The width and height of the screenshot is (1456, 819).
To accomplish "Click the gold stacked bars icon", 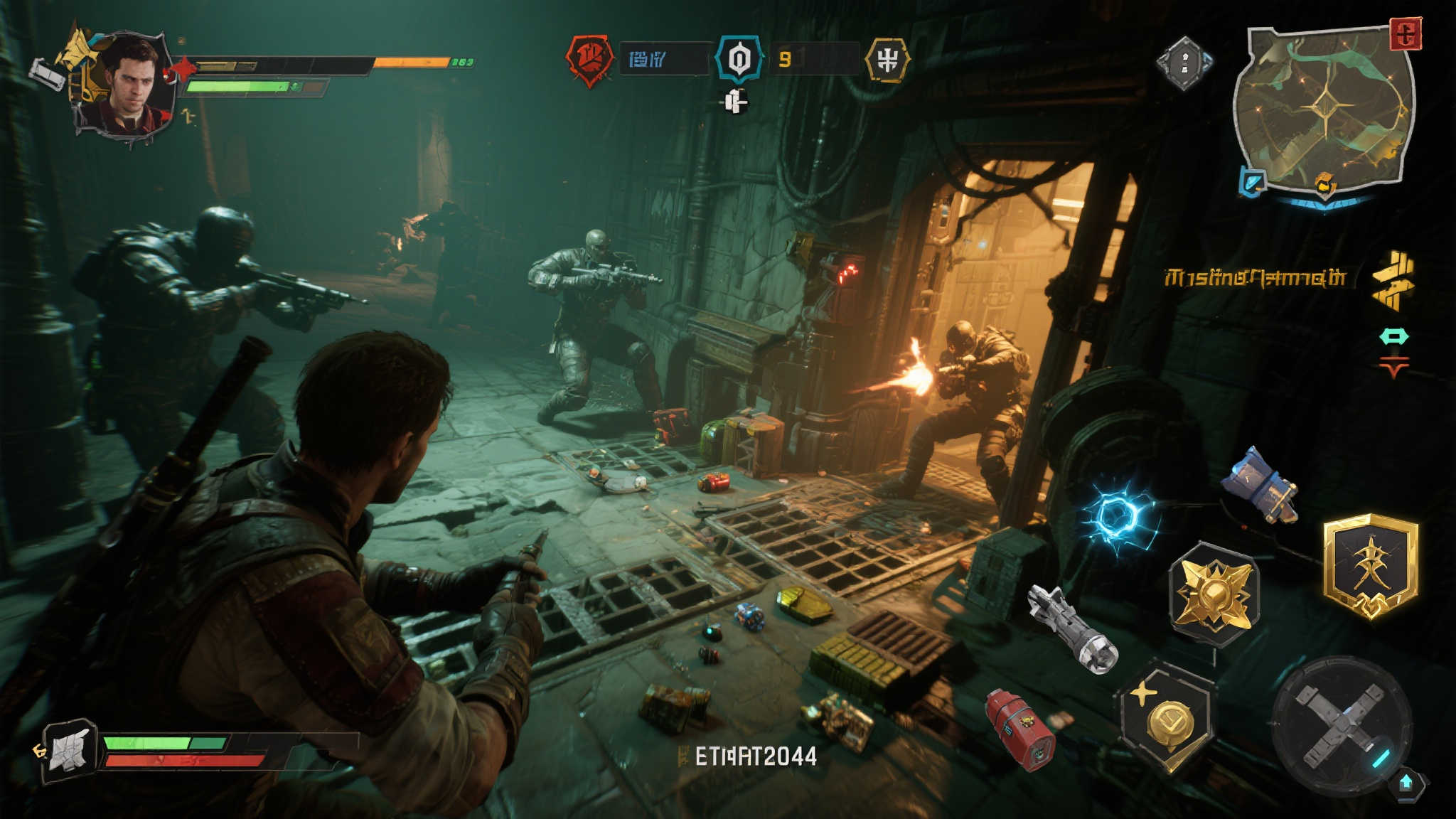I will click(x=1393, y=280).
